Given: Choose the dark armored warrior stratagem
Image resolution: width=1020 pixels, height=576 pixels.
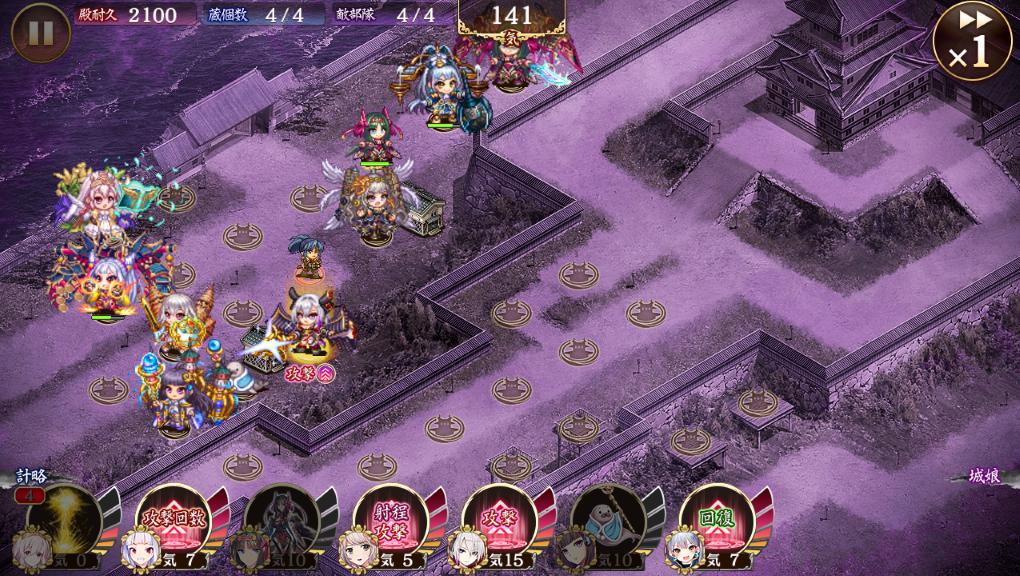Looking at the screenshot, I should coord(281,520).
